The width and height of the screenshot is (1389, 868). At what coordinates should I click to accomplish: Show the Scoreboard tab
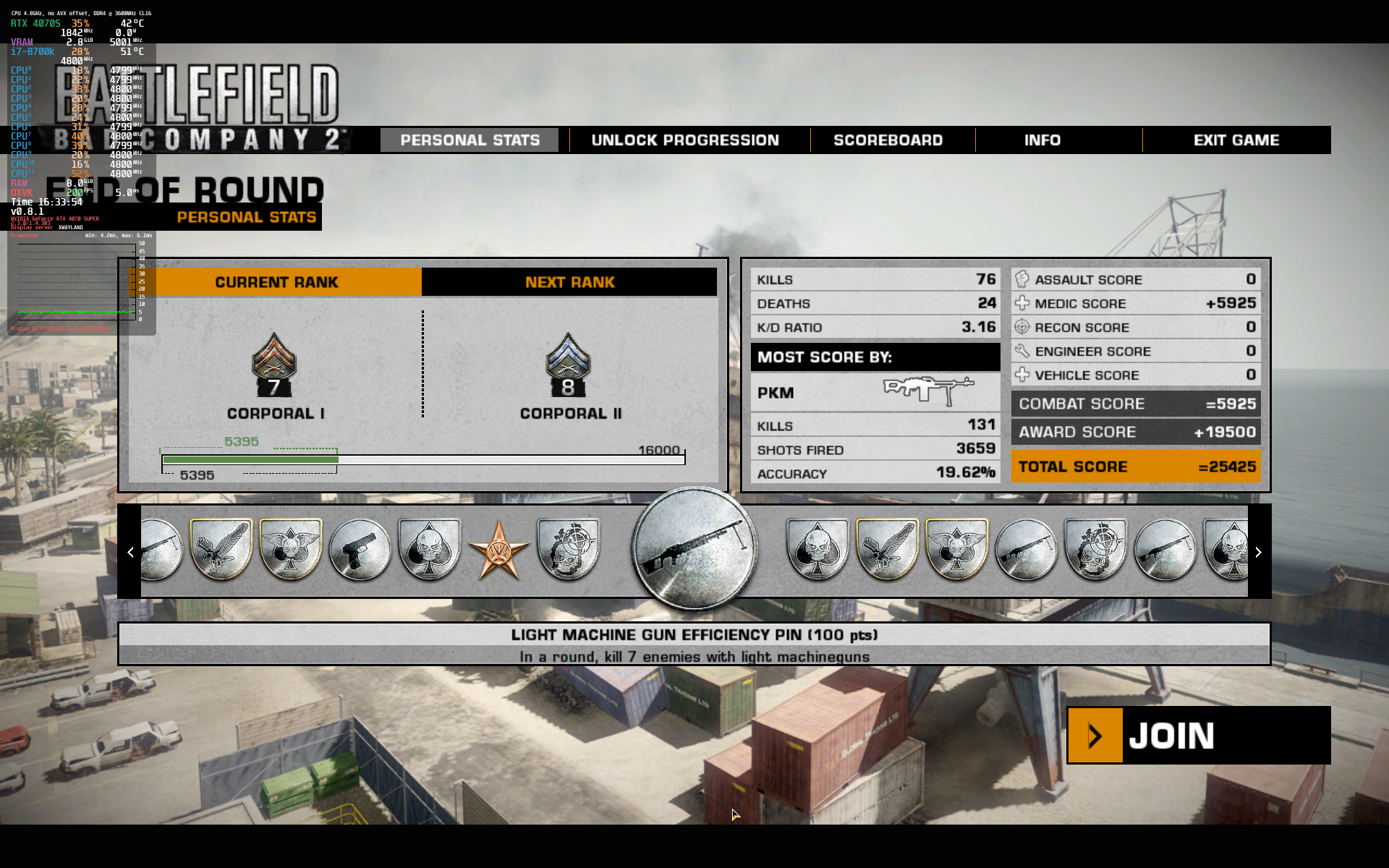888,140
